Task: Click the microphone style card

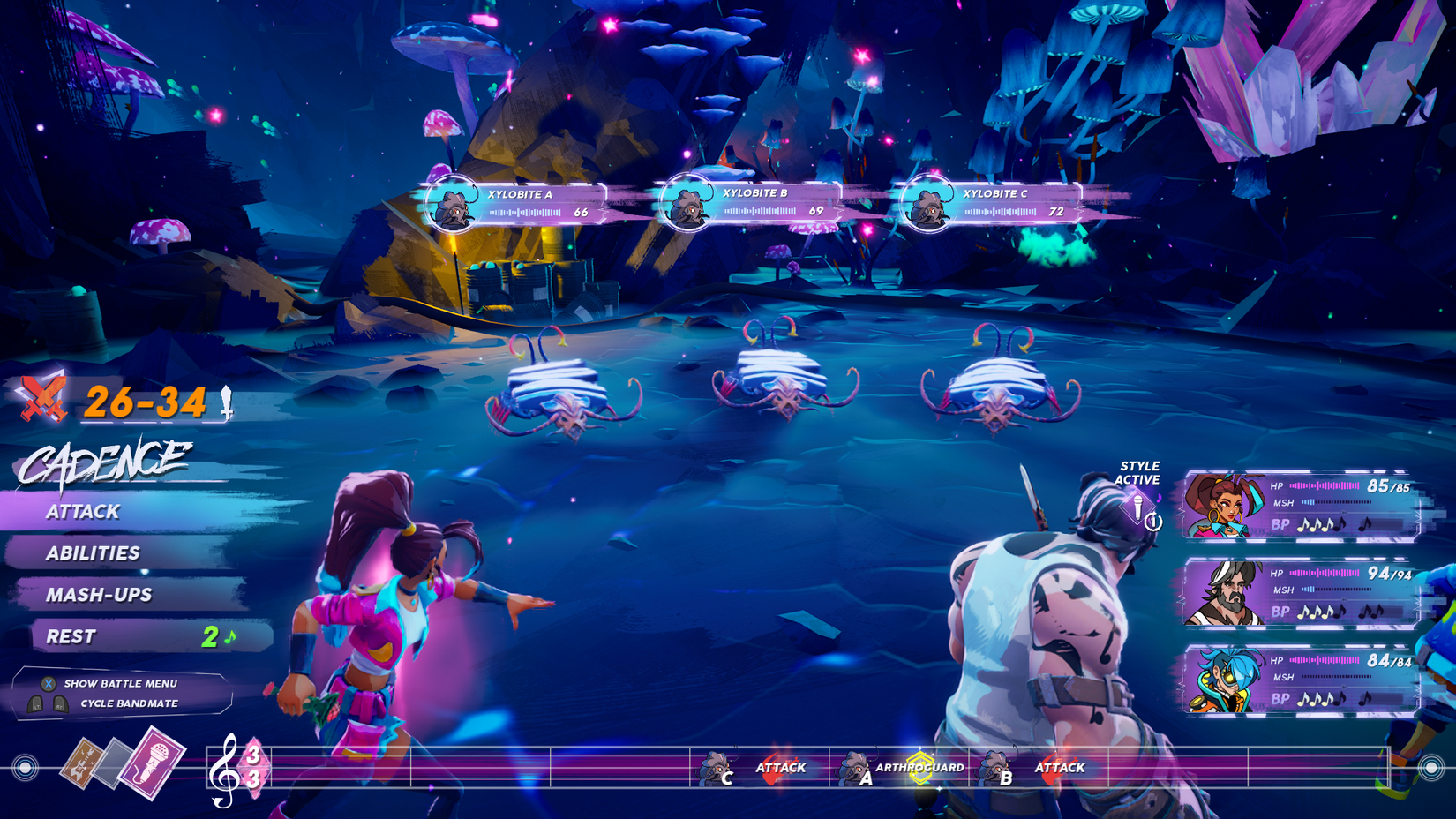Action: click(x=151, y=763)
